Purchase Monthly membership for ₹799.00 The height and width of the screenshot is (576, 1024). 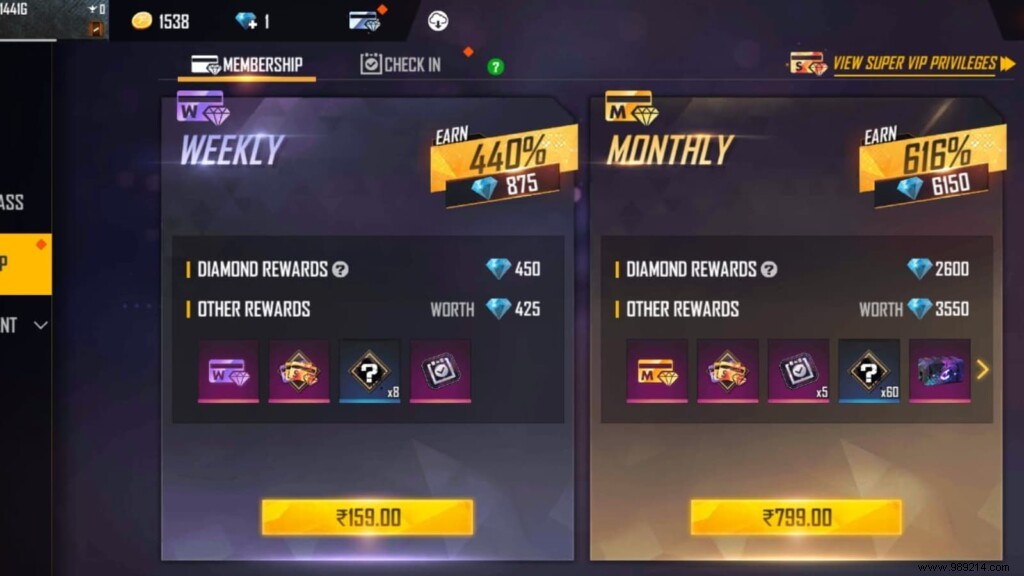pos(796,517)
